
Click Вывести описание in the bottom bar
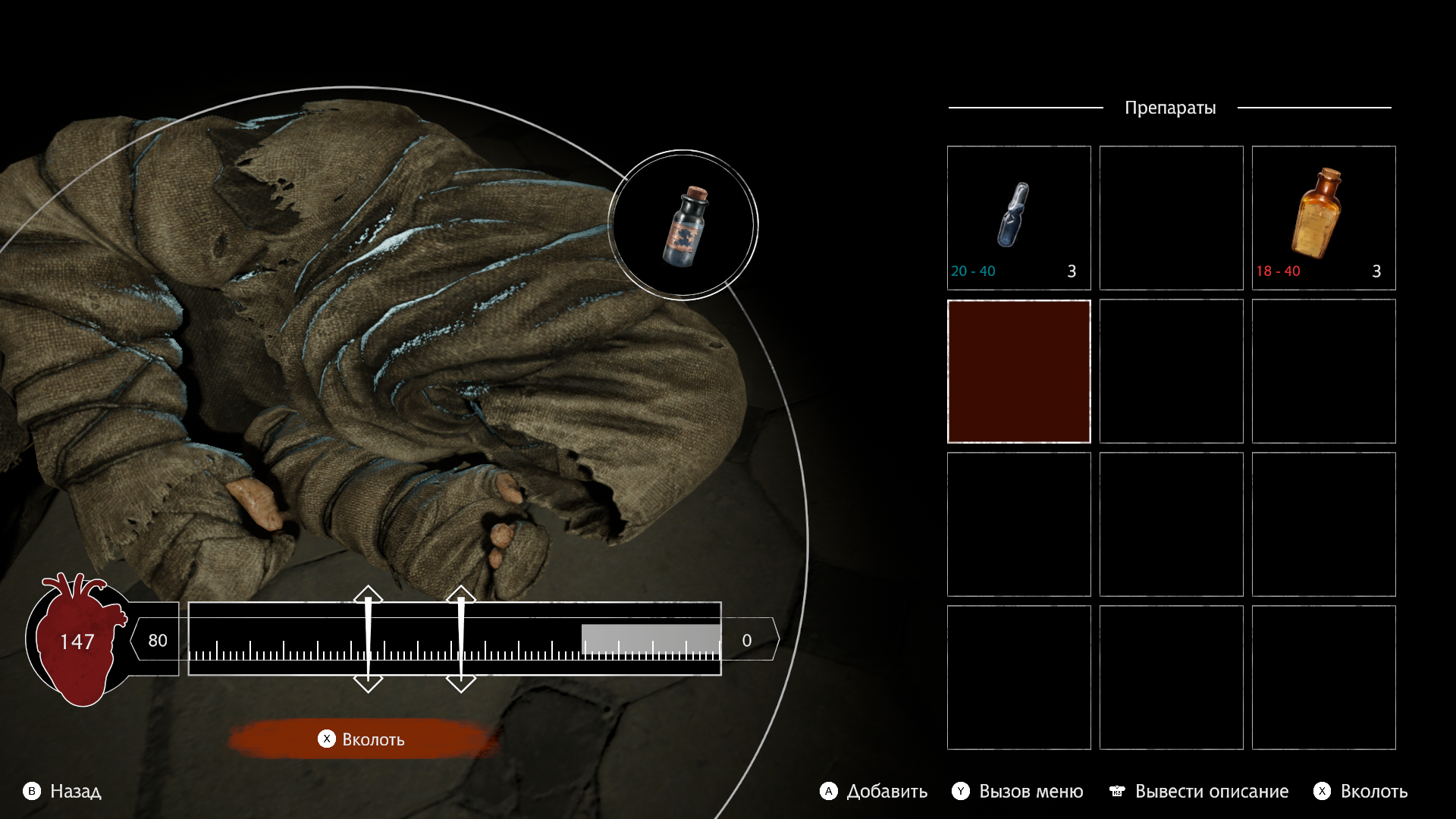[x=1211, y=792]
